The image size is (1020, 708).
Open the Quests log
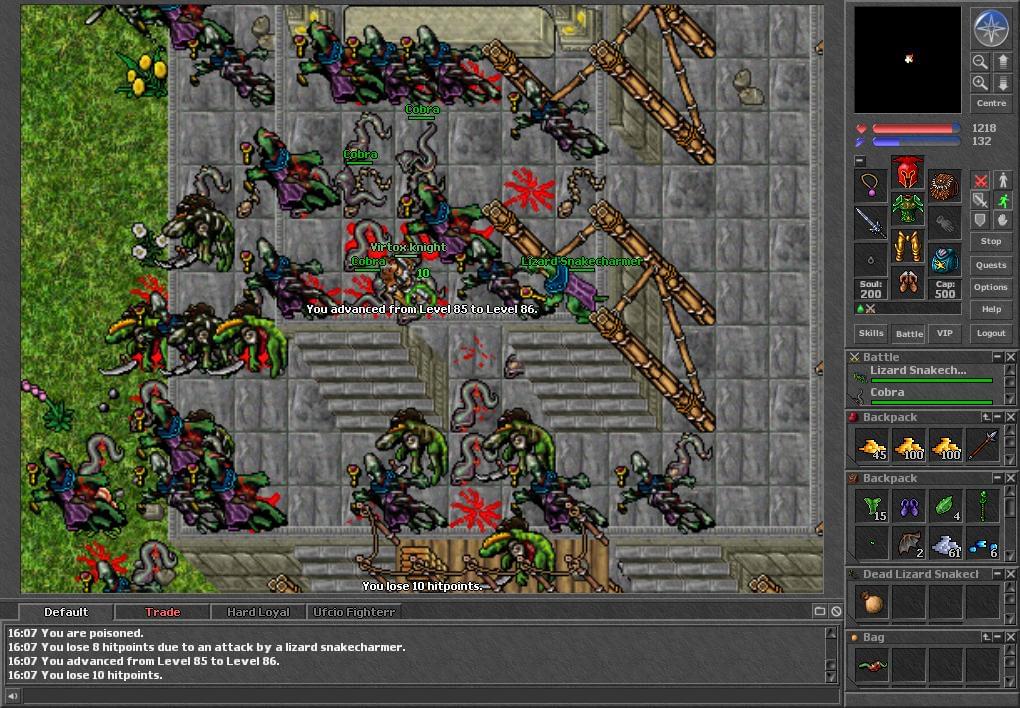coord(990,265)
